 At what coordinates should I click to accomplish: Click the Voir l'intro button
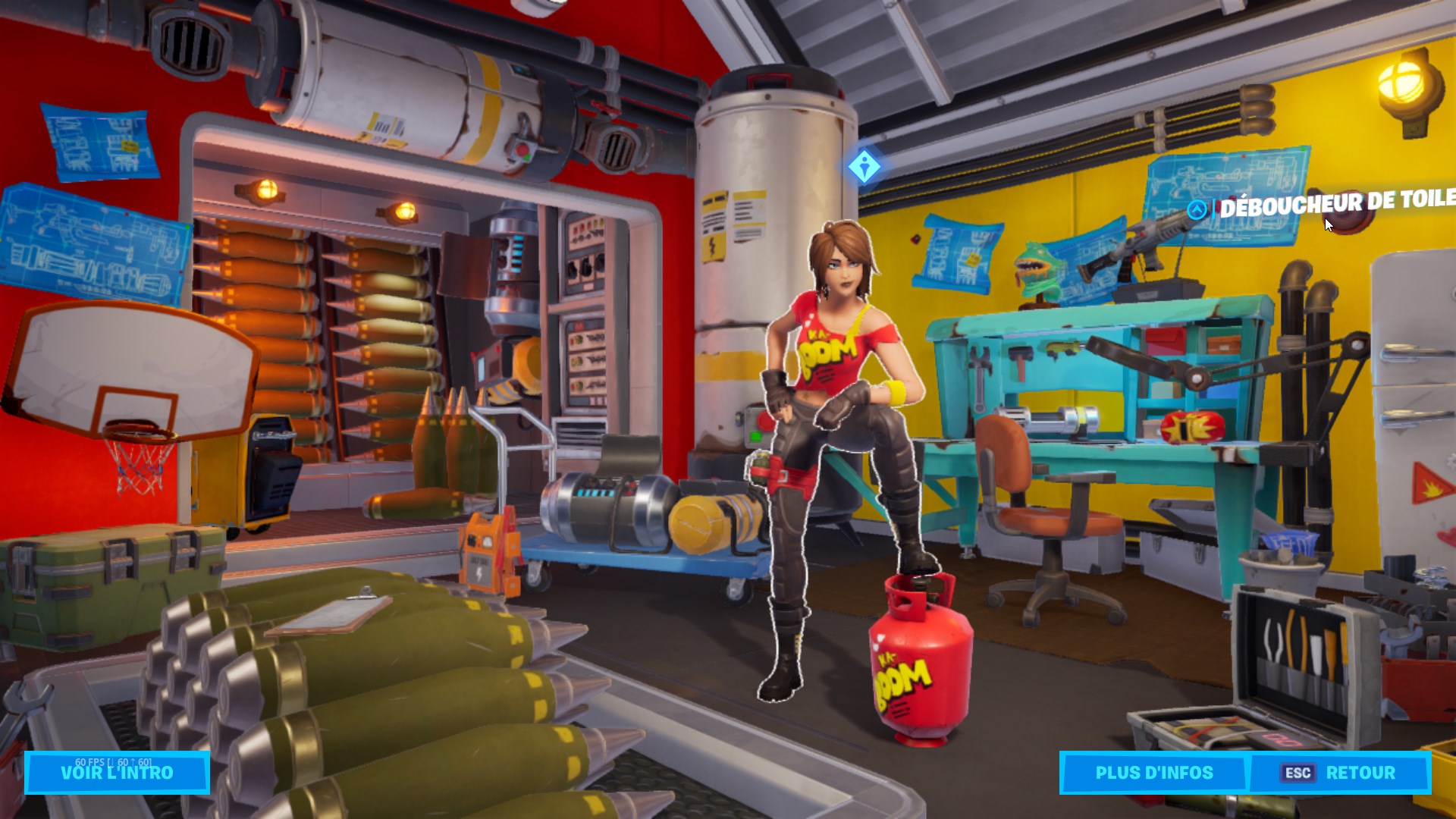(117, 773)
